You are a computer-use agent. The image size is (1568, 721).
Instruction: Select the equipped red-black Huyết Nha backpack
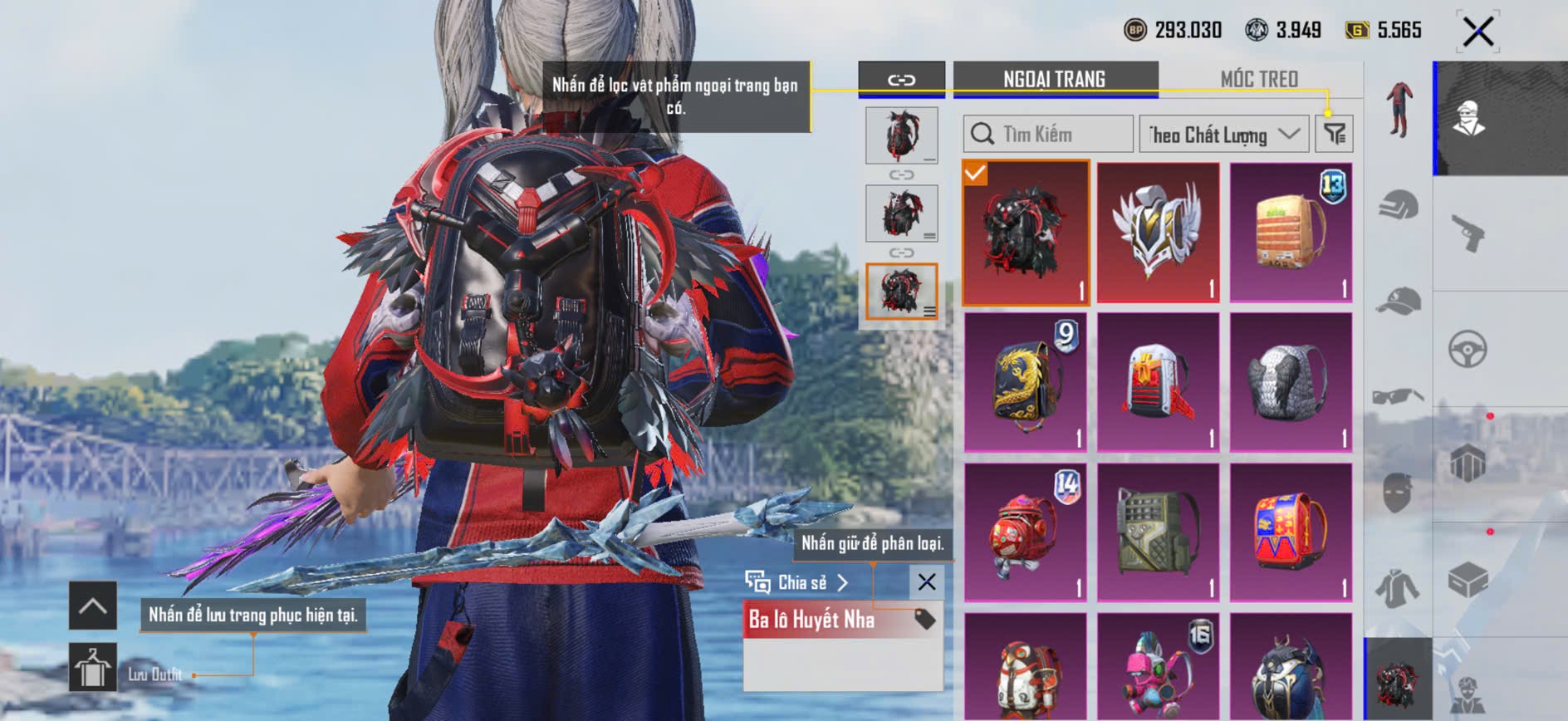click(x=1026, y=232)
